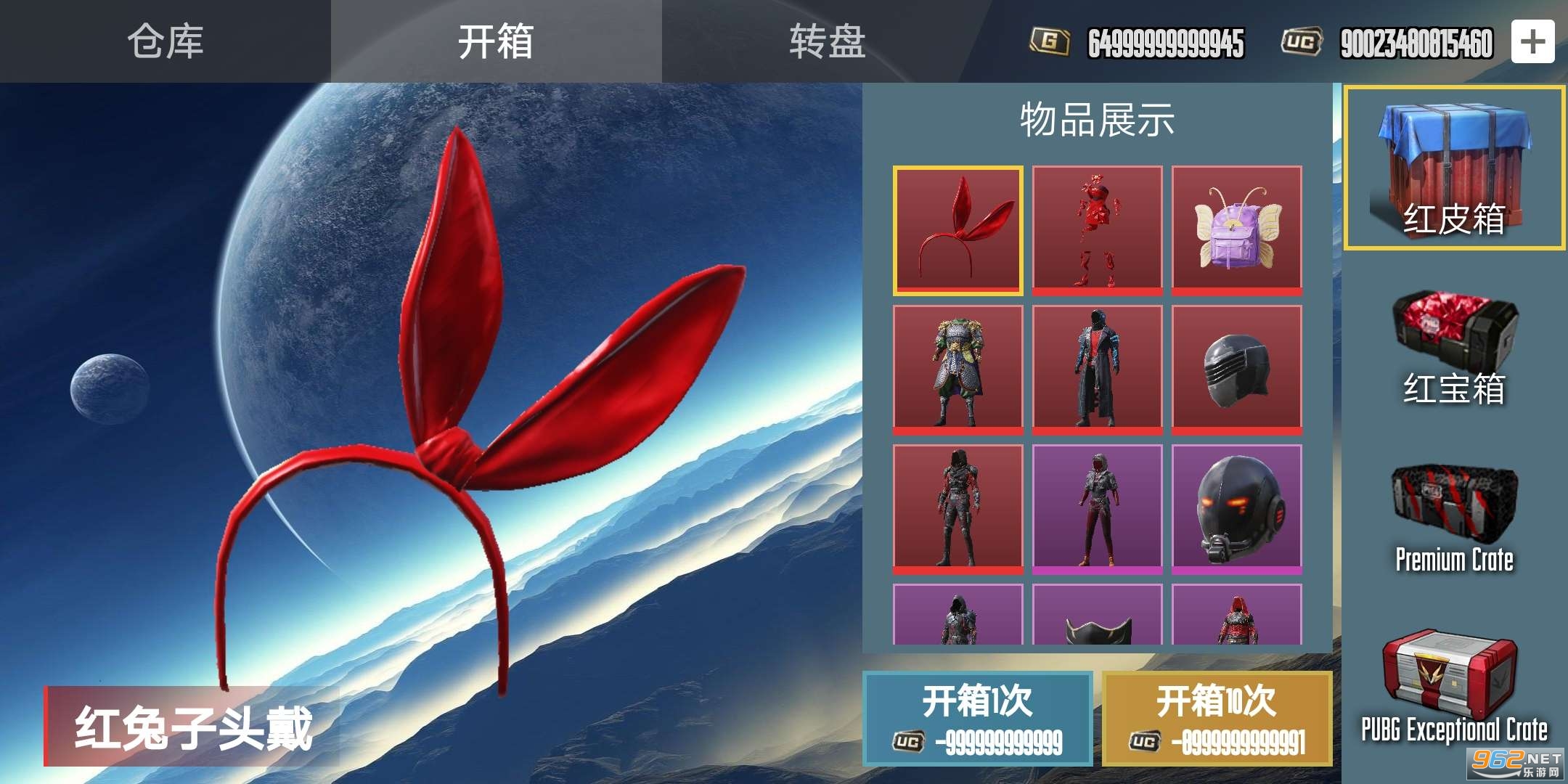Show the hooded outfit on purple tile

tap(1097, 509)
